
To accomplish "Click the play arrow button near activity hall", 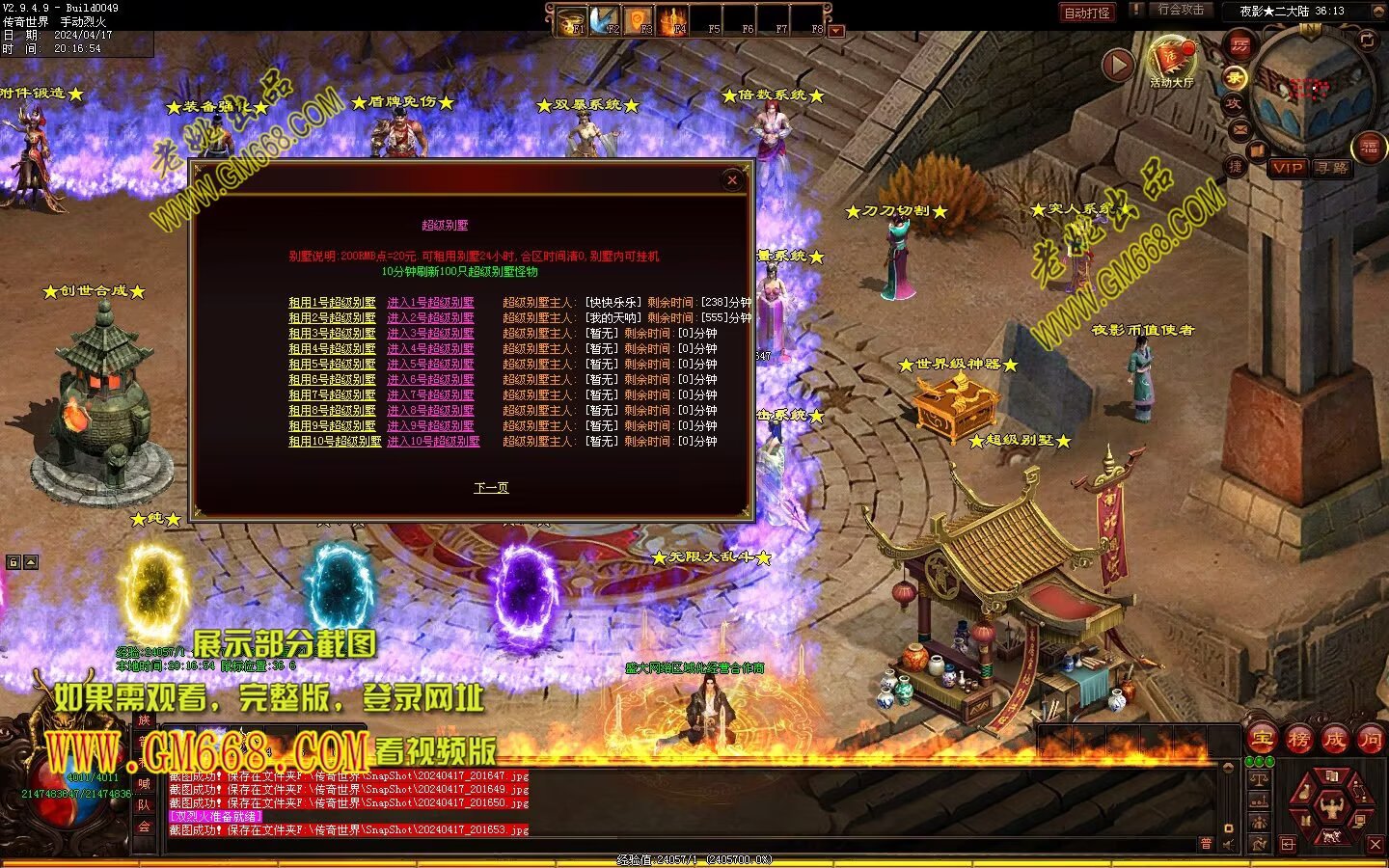I will (1117, 65).
